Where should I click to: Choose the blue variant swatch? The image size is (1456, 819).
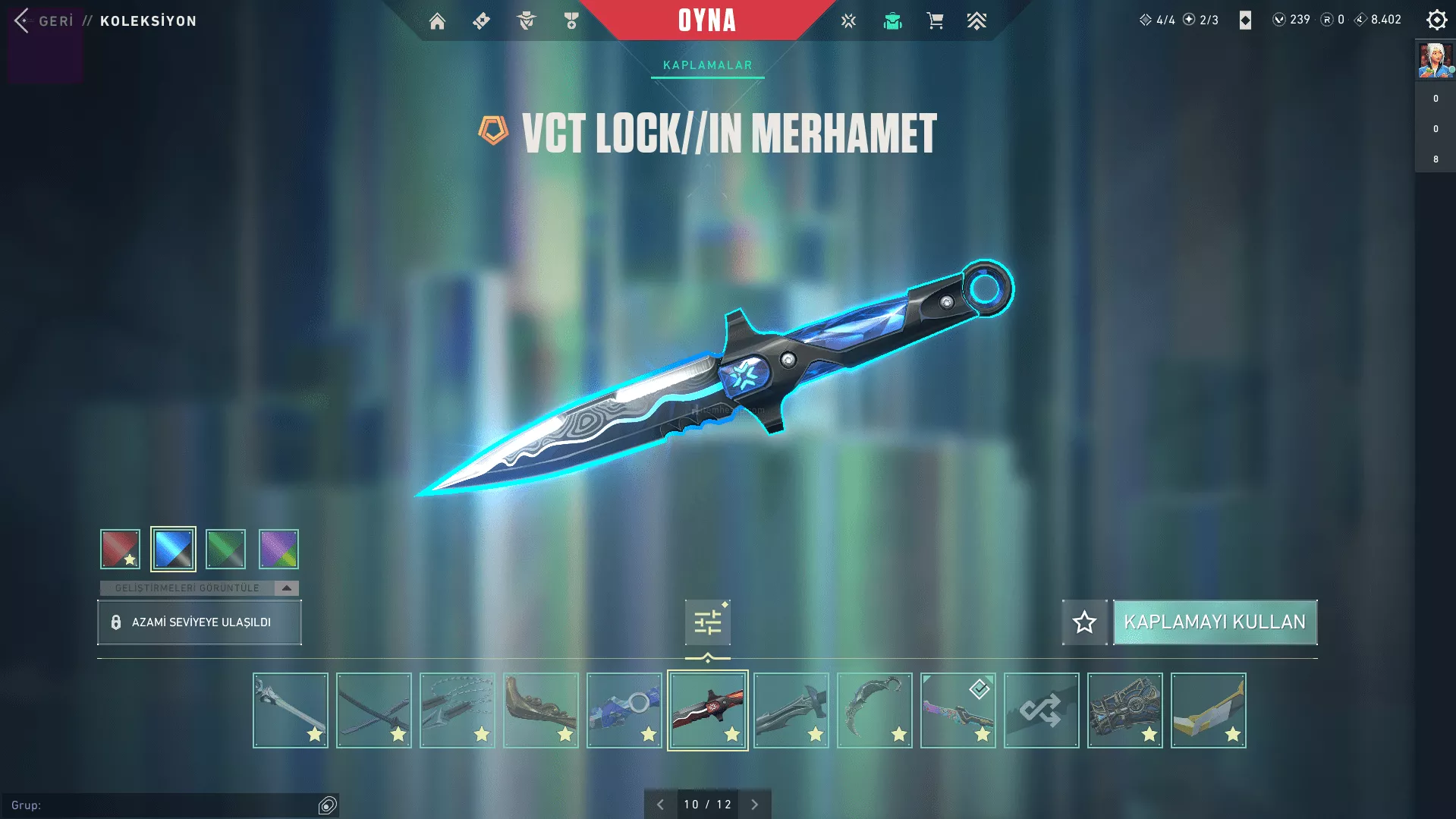(173, 549)
